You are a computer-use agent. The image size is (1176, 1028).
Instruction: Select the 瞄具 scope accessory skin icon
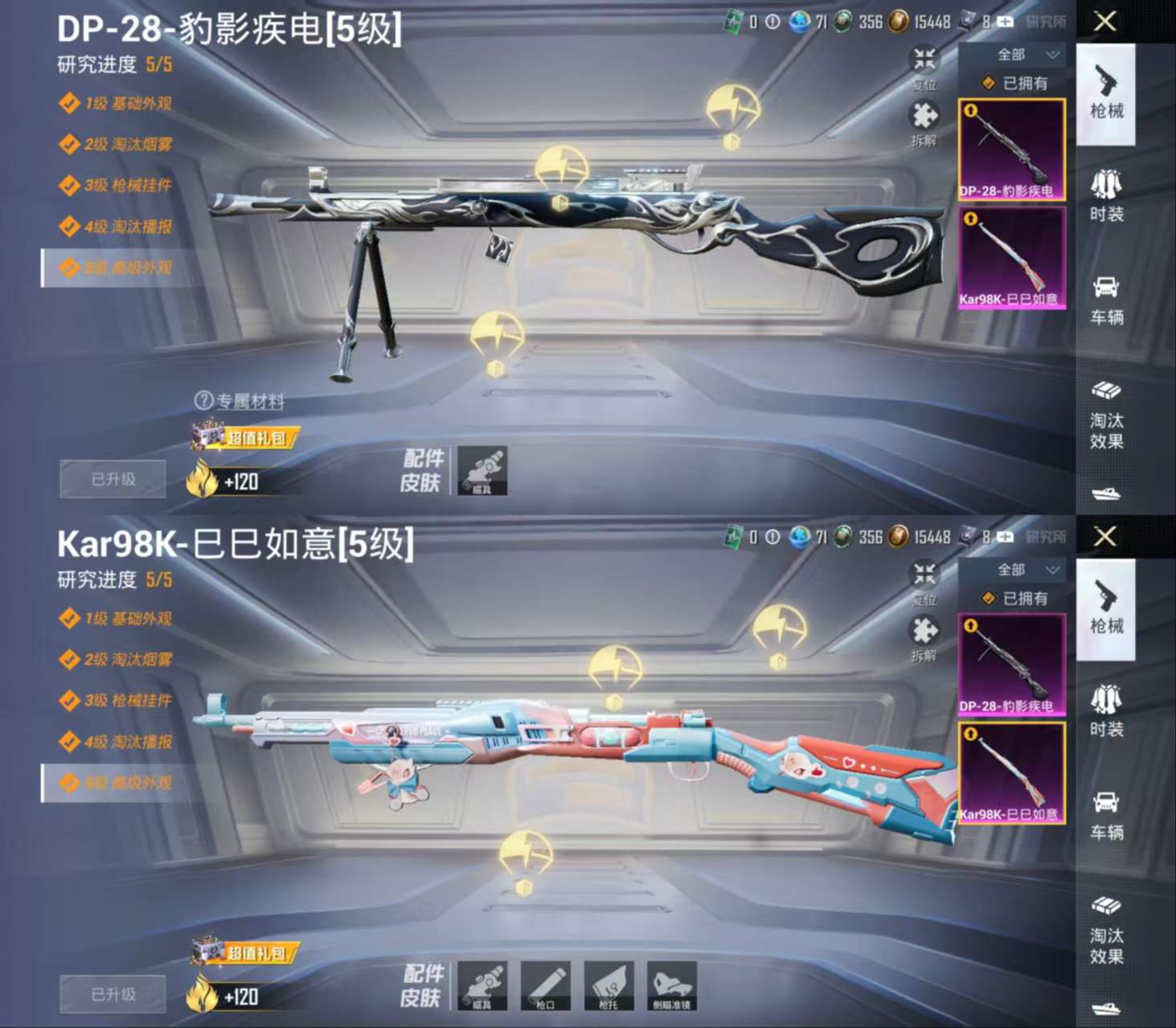(481, 986)
